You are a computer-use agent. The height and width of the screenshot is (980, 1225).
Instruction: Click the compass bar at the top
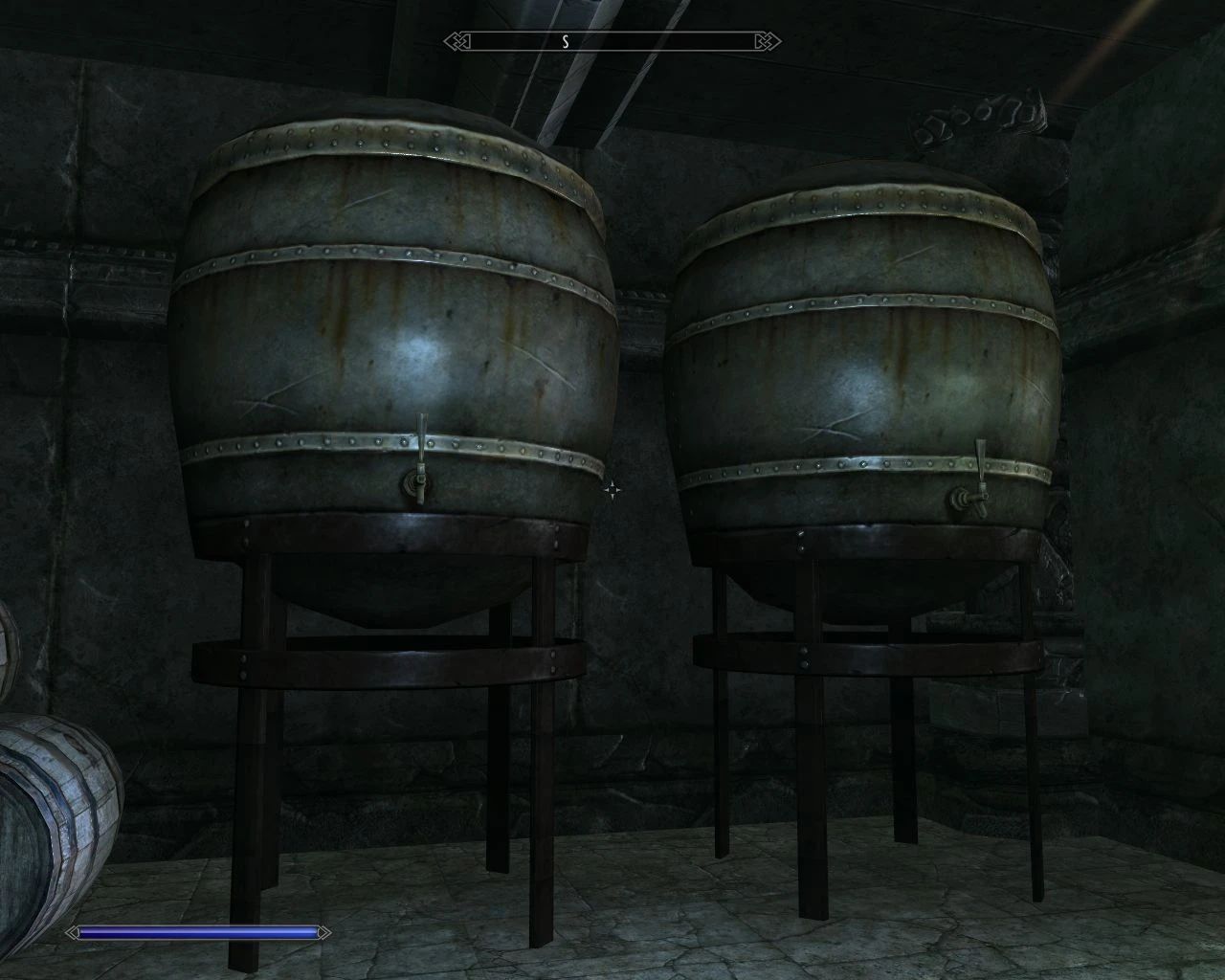(612, 41)
